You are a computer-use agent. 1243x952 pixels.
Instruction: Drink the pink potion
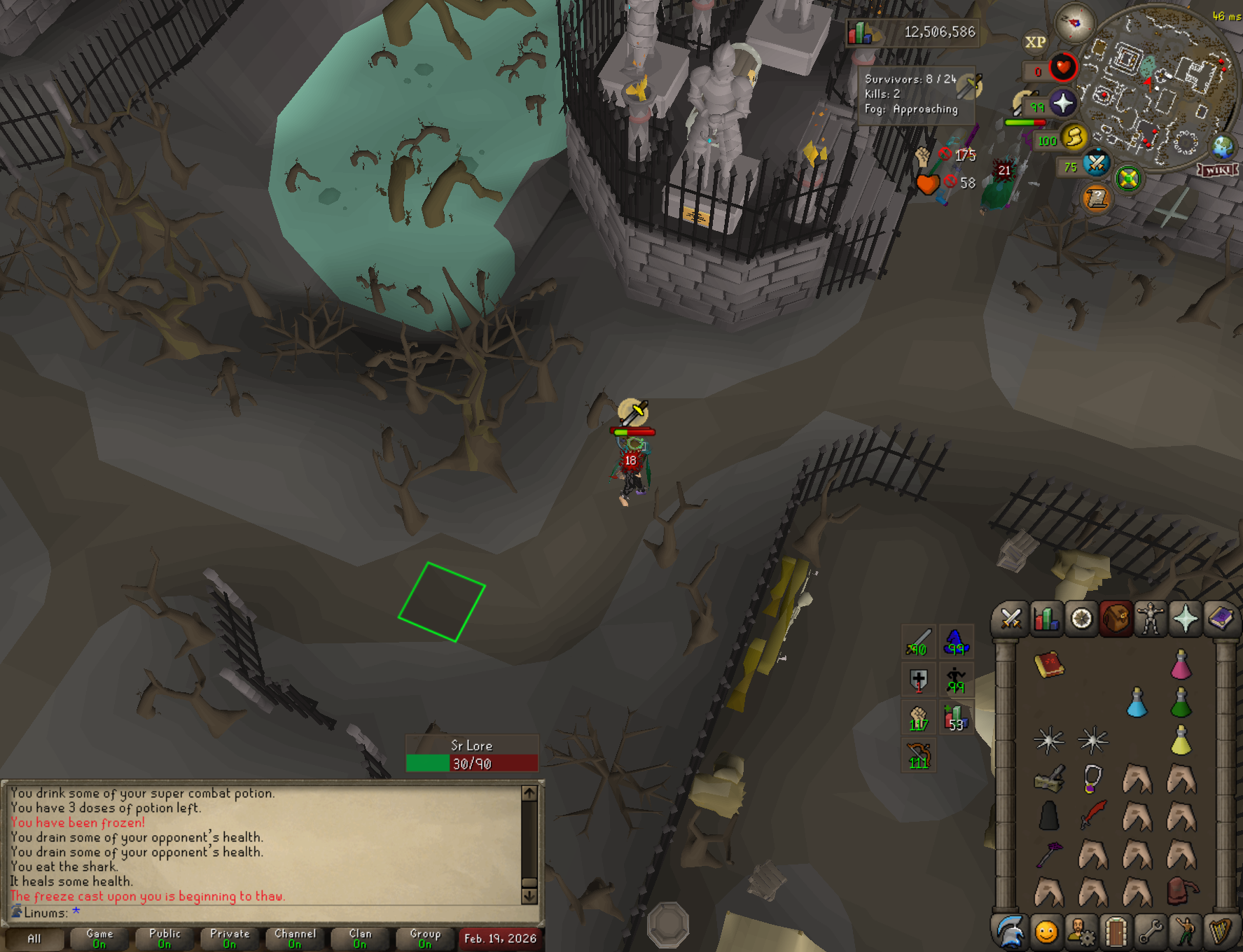coord(1181,665)
